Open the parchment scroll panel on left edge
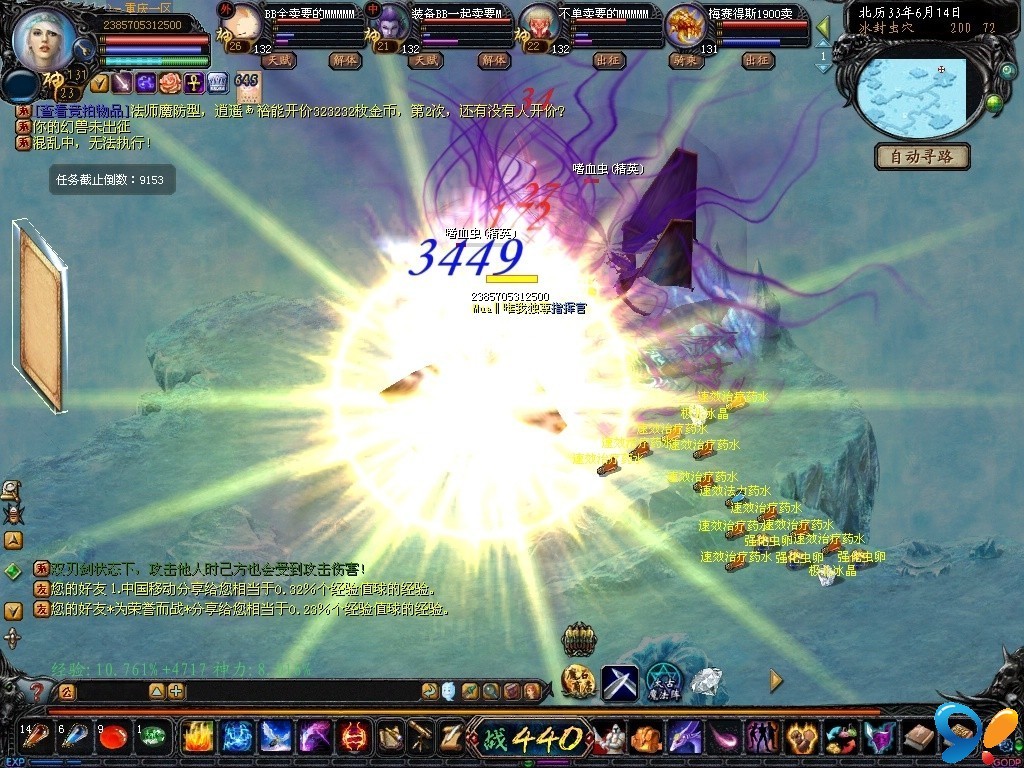The width and height of the screenshot is (1024, 768). [x=40, y=317]
